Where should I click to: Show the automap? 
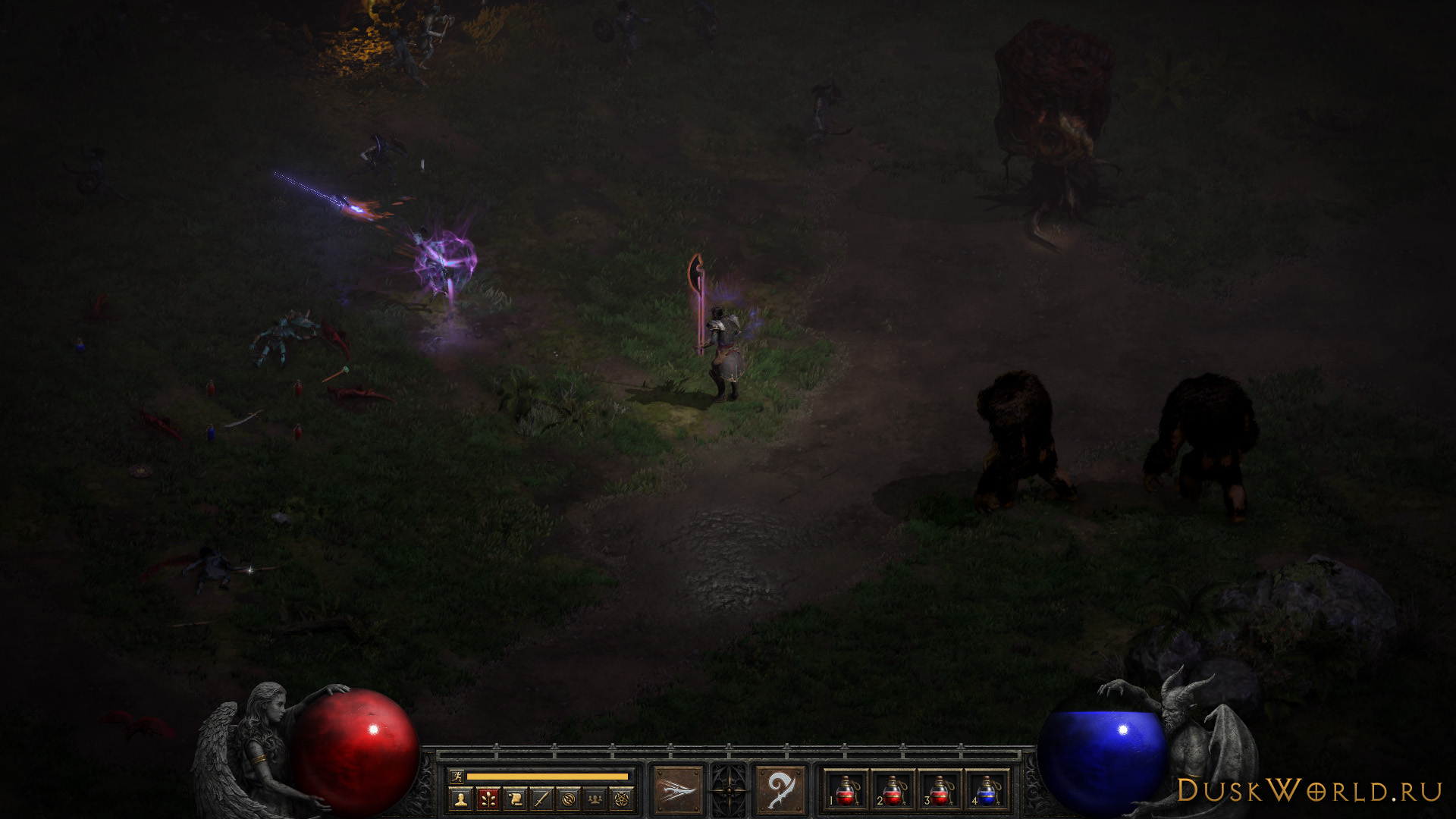pos(569,799)
